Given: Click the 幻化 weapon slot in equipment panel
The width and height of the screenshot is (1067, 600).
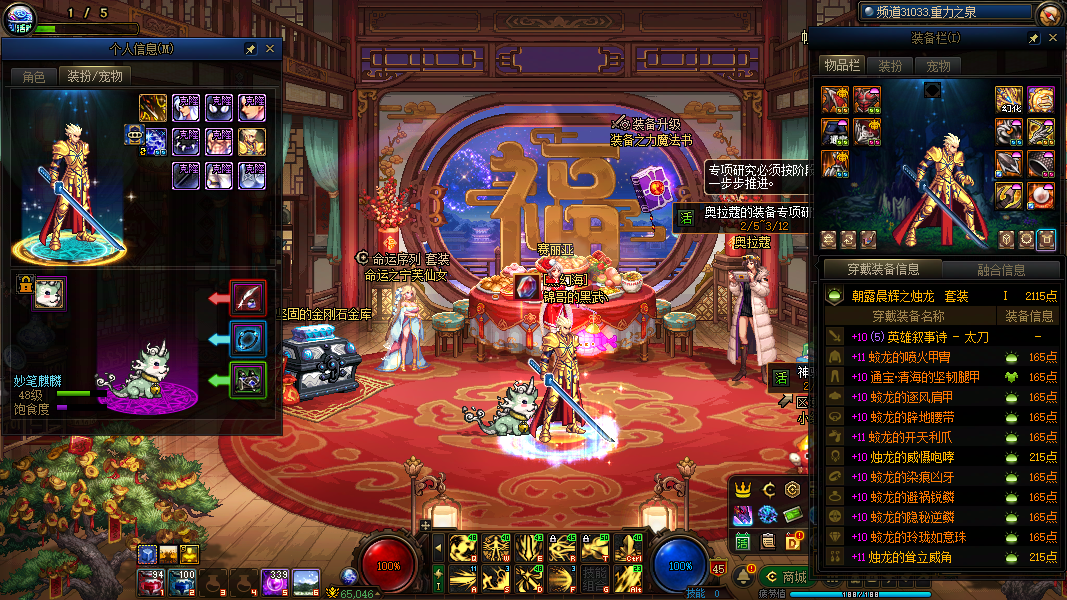Looking at the screenshot, I should coord(1008,100).
